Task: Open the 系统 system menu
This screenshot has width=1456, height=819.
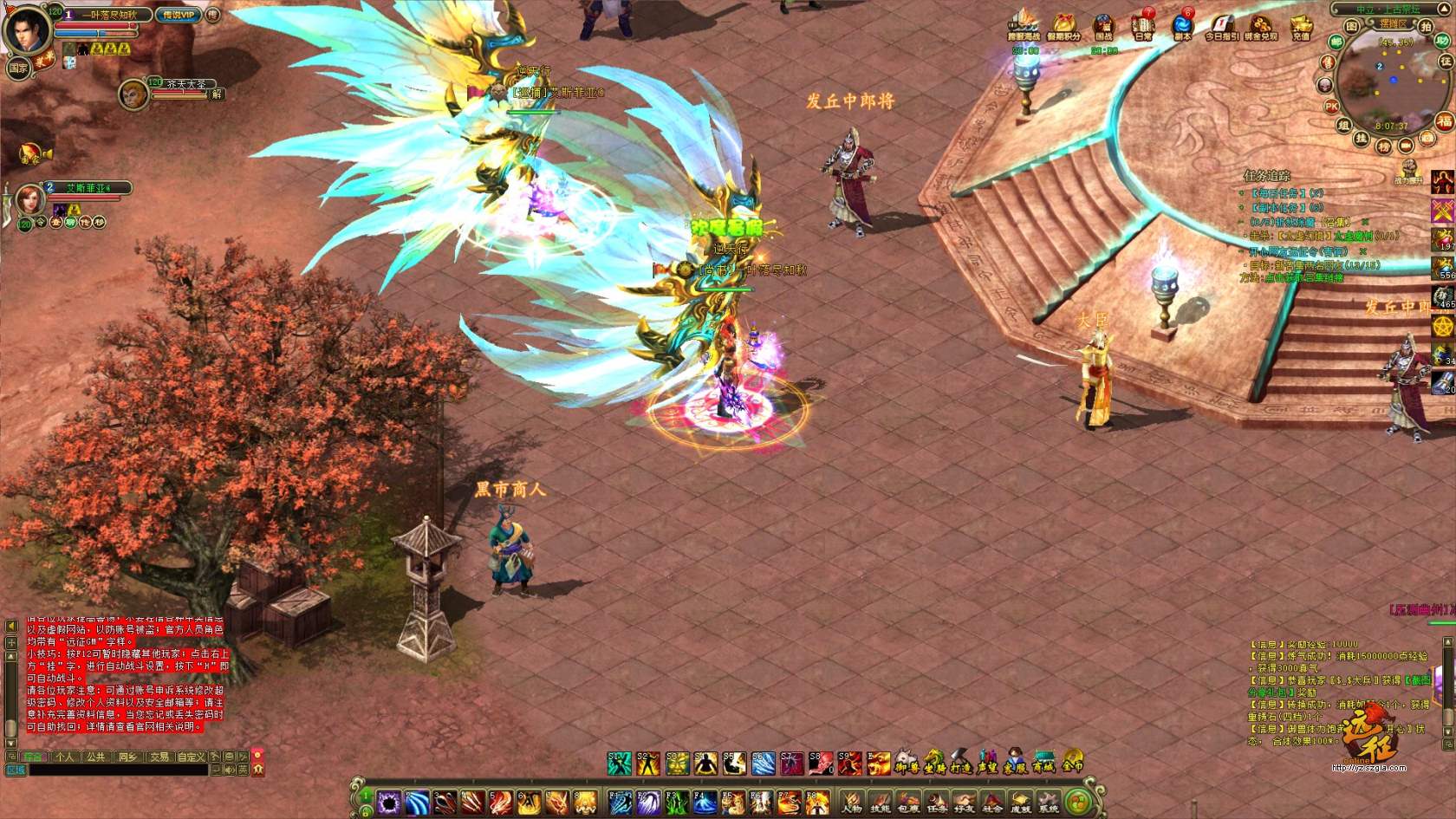Action: [1049, 803]
